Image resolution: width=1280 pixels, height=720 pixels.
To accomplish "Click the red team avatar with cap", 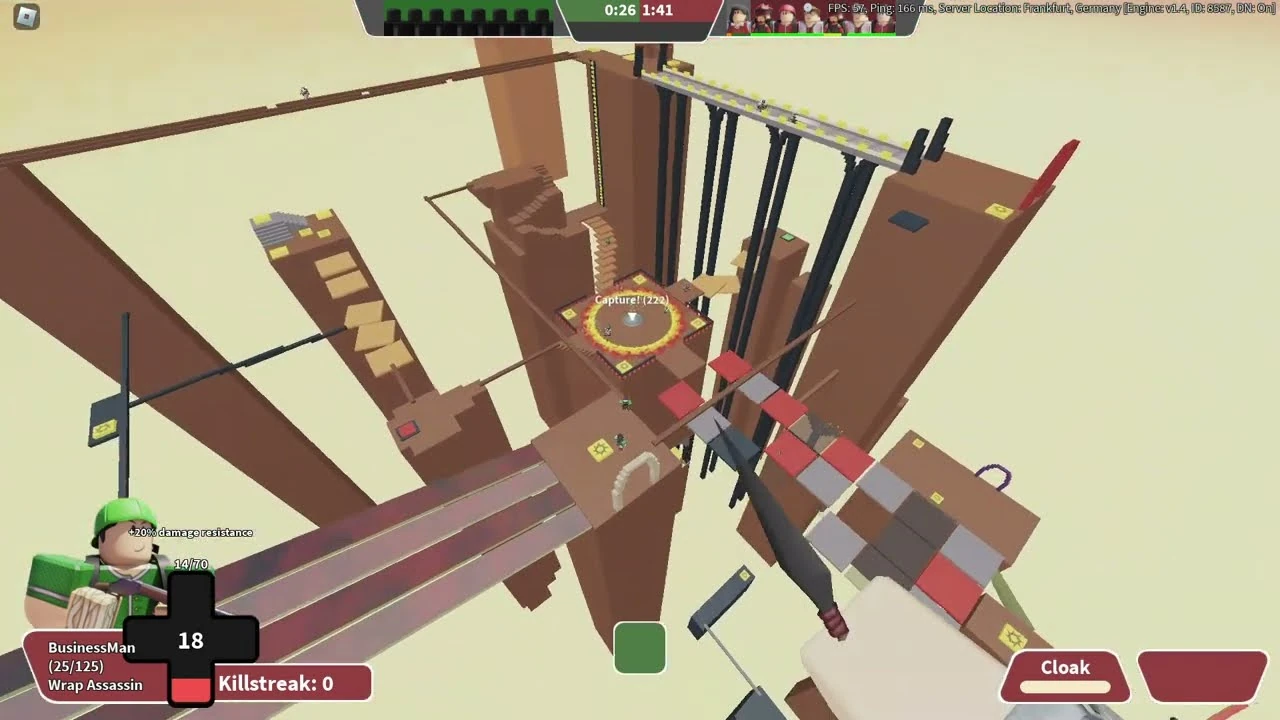I will (787, 16).
